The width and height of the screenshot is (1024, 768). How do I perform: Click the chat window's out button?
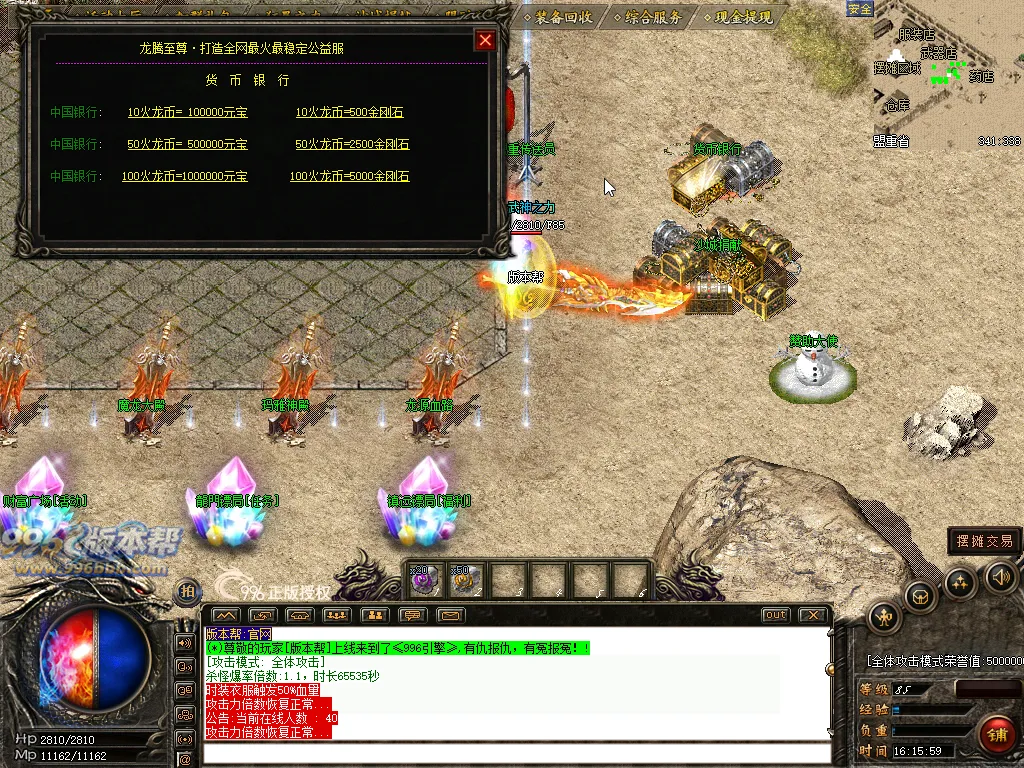point(775,615)
